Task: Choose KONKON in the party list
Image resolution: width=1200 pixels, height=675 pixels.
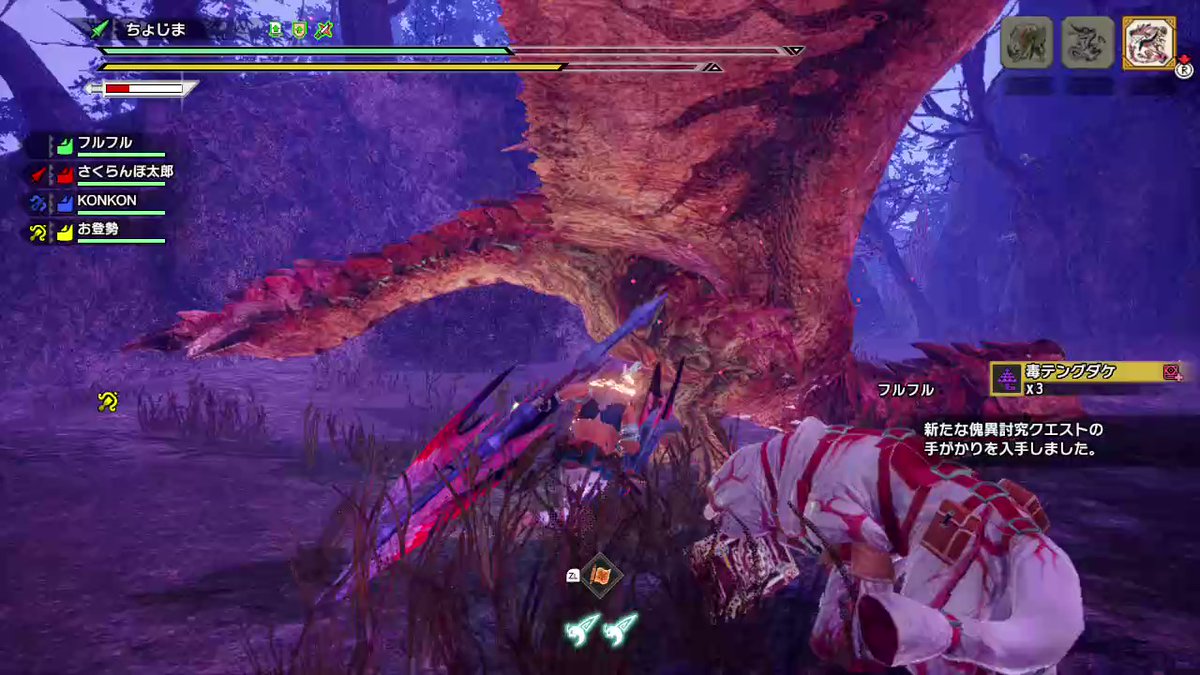Action: [x=107, y=200]
